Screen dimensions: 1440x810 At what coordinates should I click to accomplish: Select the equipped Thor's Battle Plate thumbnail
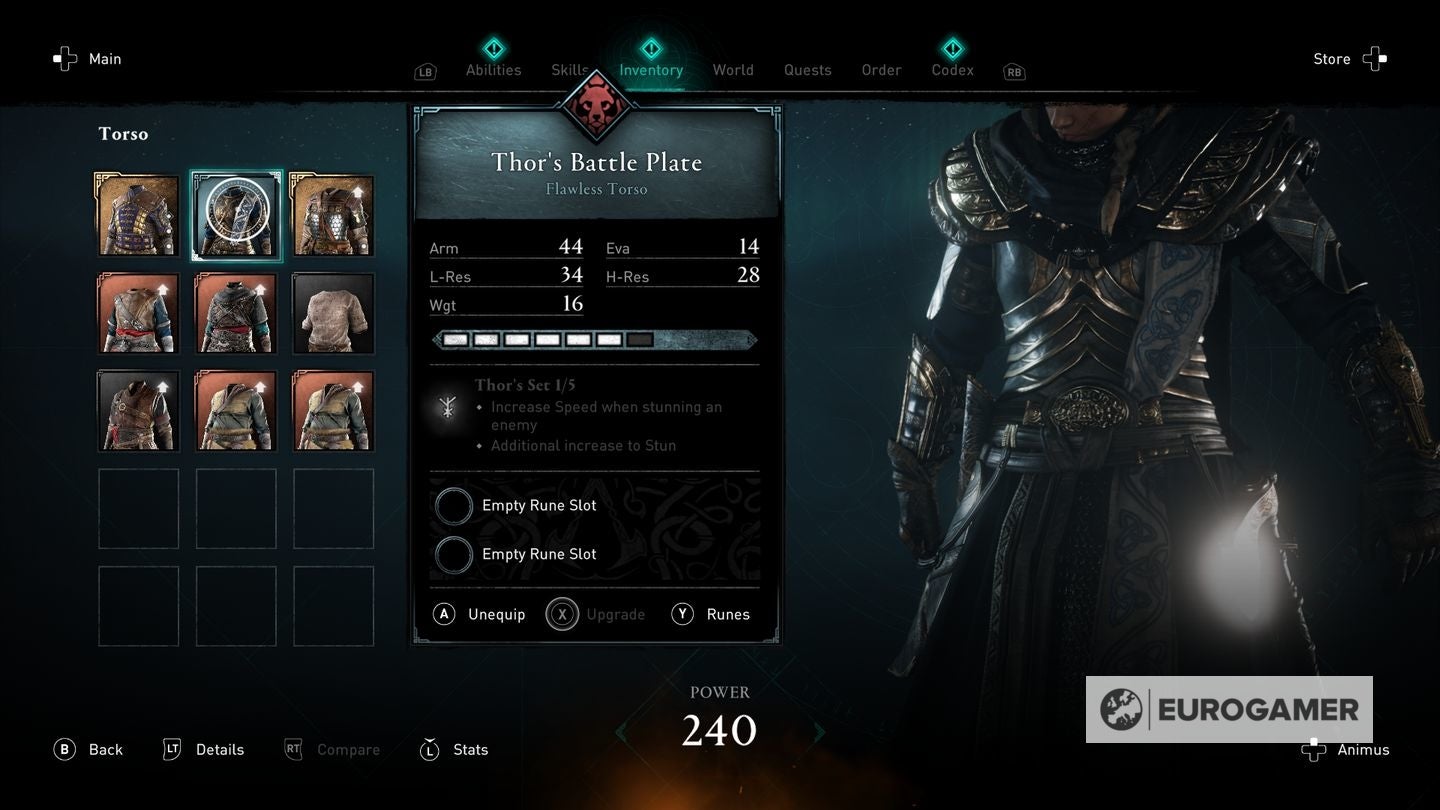click(236, 214)
